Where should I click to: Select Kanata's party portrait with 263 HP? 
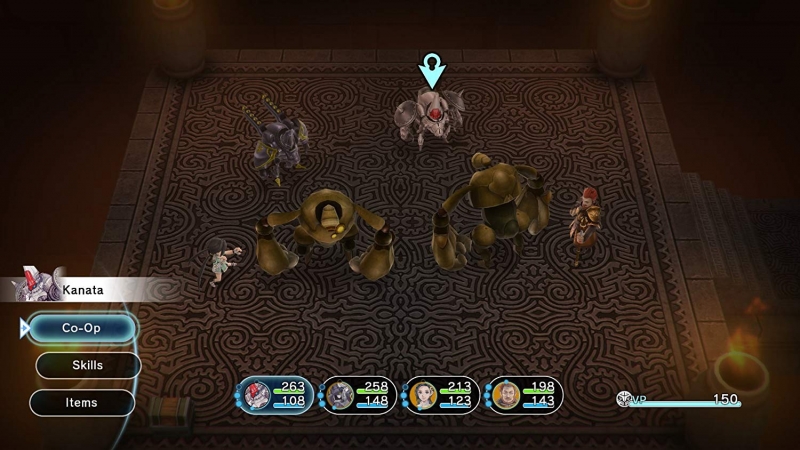click(x=257, y=395)
